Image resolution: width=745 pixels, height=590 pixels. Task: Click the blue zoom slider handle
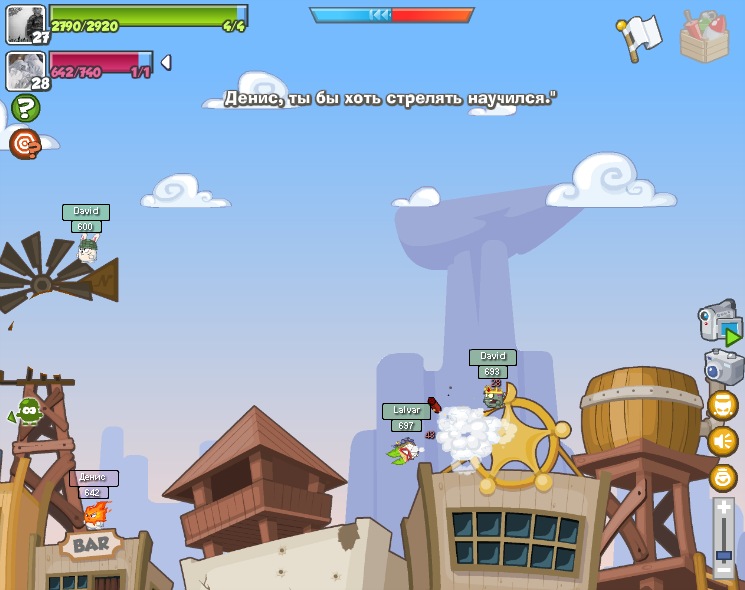[723, 555]
